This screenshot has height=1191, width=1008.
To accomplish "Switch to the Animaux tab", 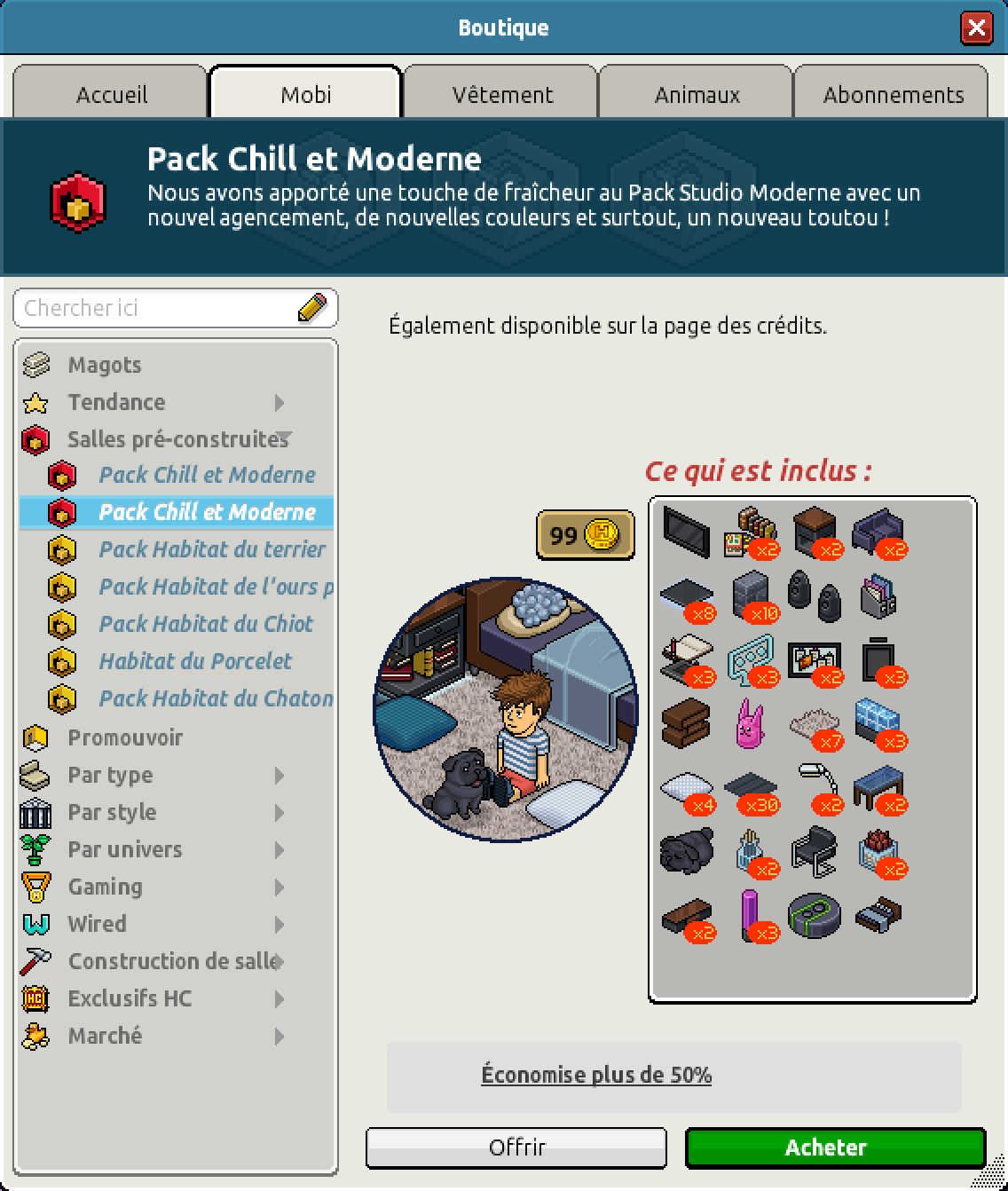I will [697, 94].
